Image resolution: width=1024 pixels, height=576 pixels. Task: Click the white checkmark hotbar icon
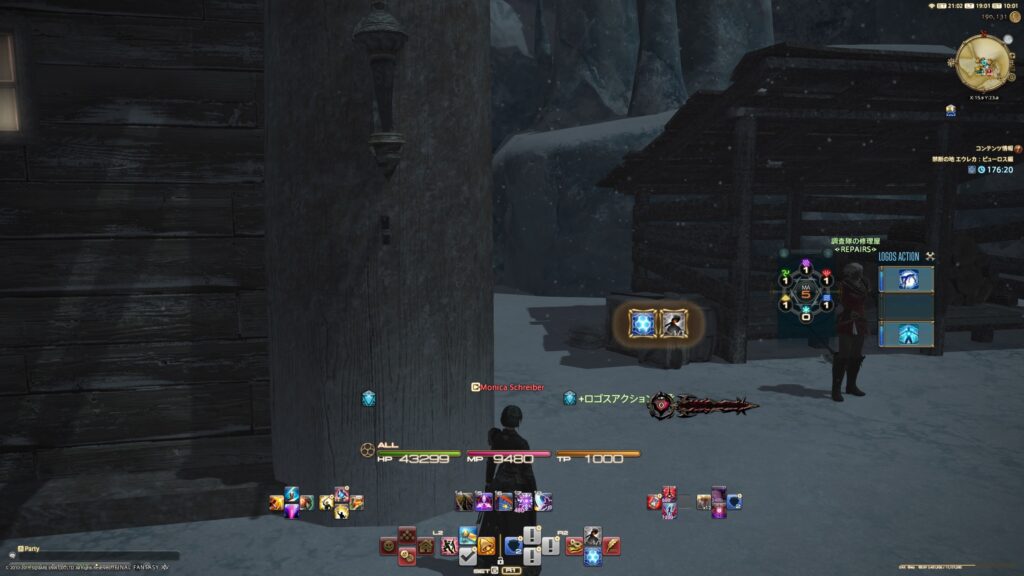(468, 555)
